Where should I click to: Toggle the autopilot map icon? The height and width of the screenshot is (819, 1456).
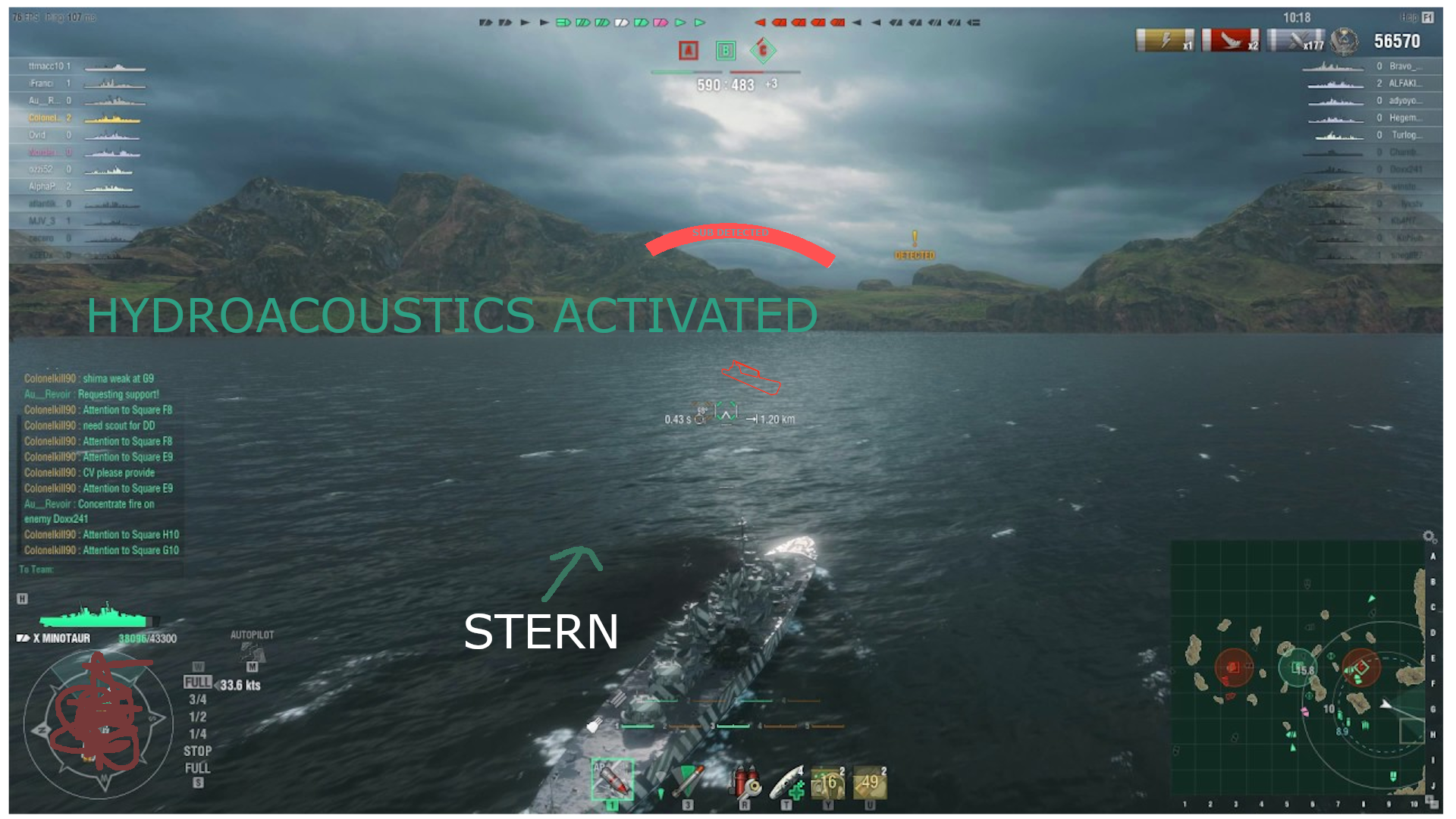click(252, 653)
